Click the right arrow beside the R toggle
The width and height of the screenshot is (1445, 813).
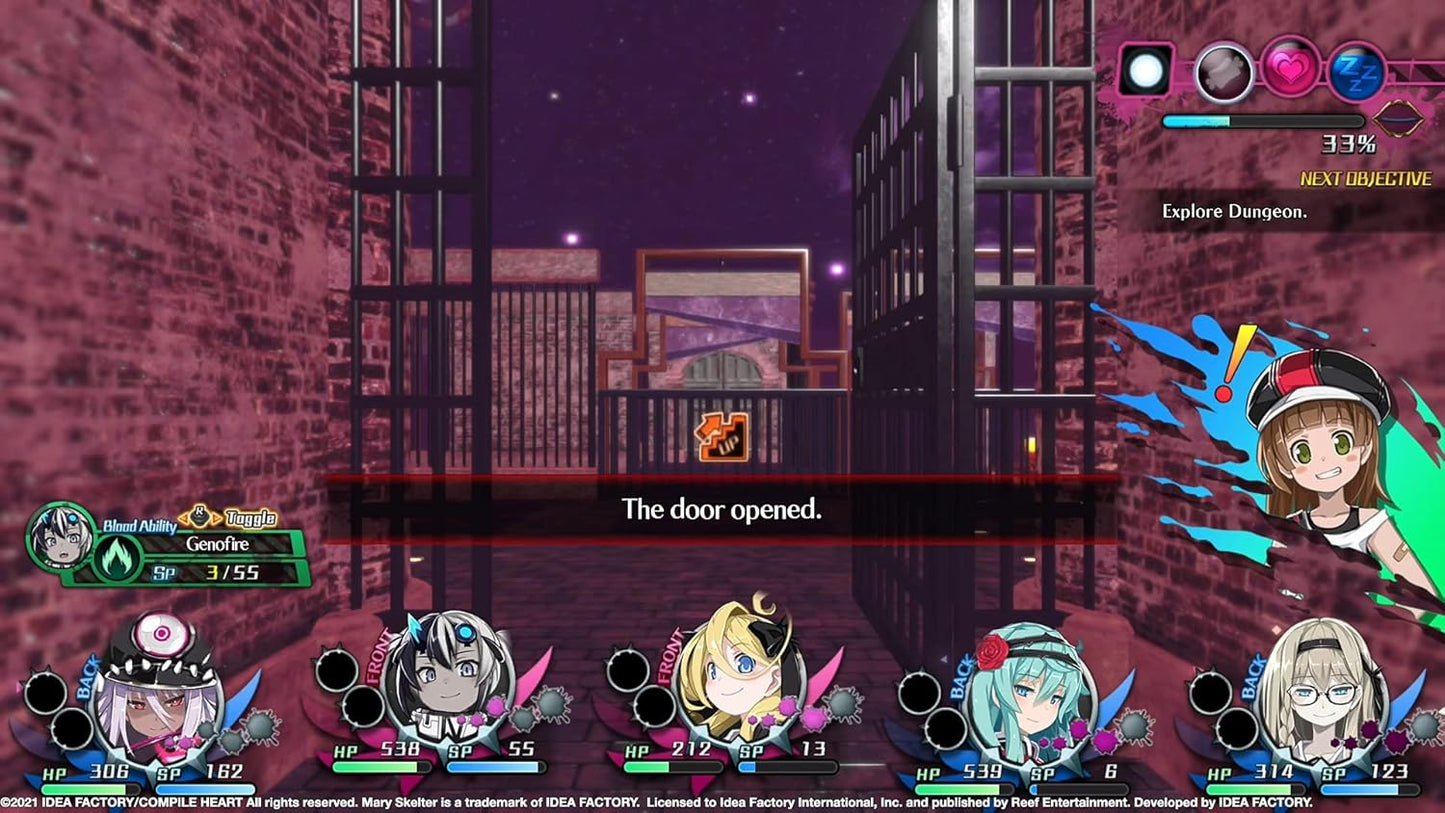216,518
